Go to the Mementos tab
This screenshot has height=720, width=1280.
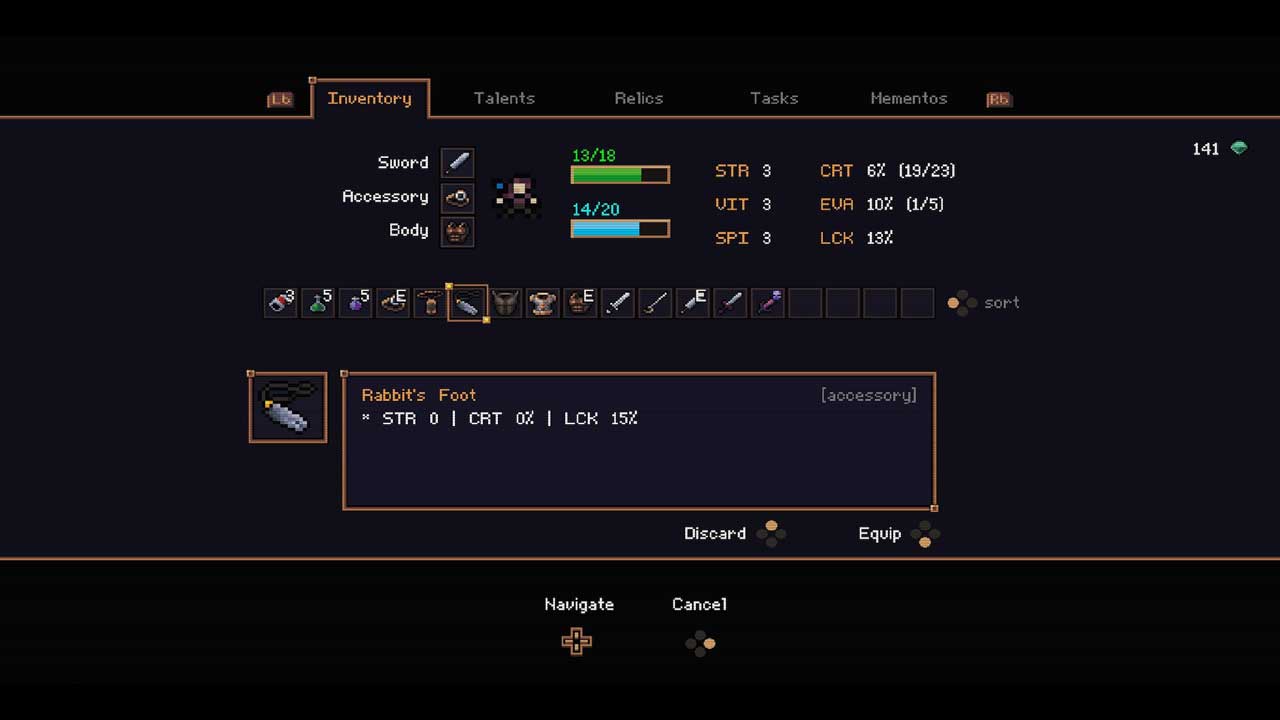click(908, 98)
